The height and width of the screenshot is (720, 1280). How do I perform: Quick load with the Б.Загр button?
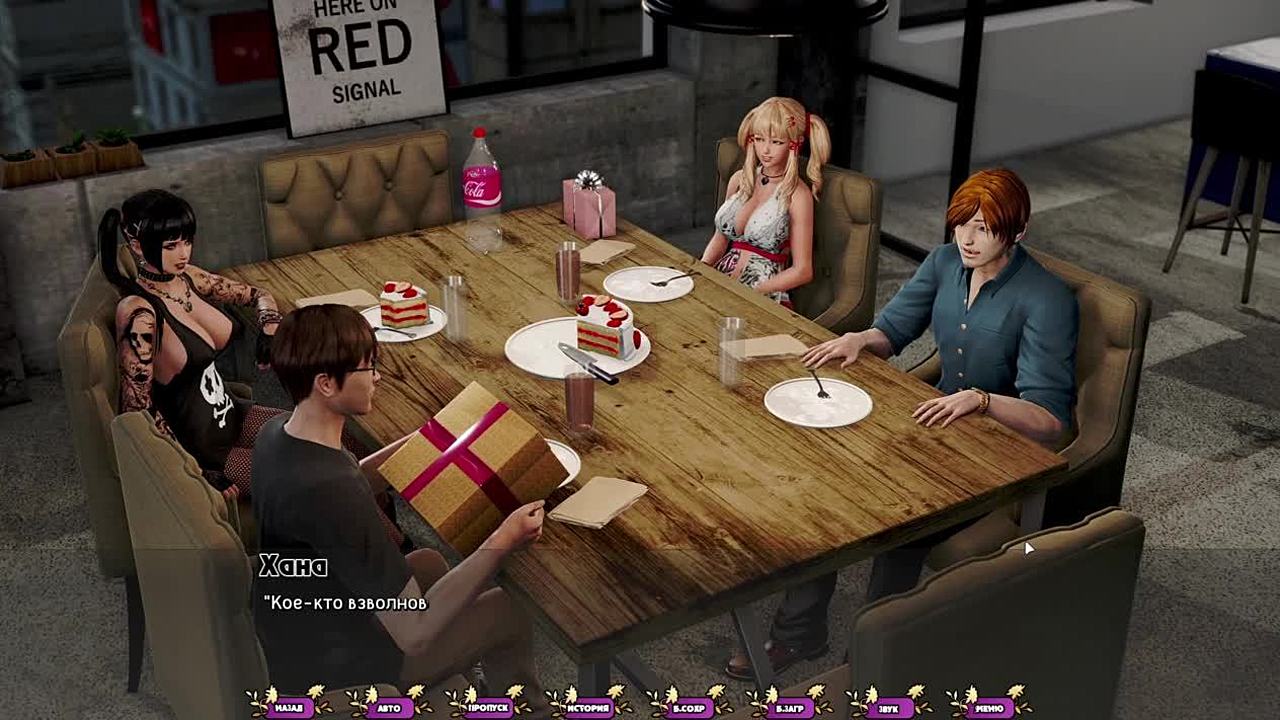point(789,707)
